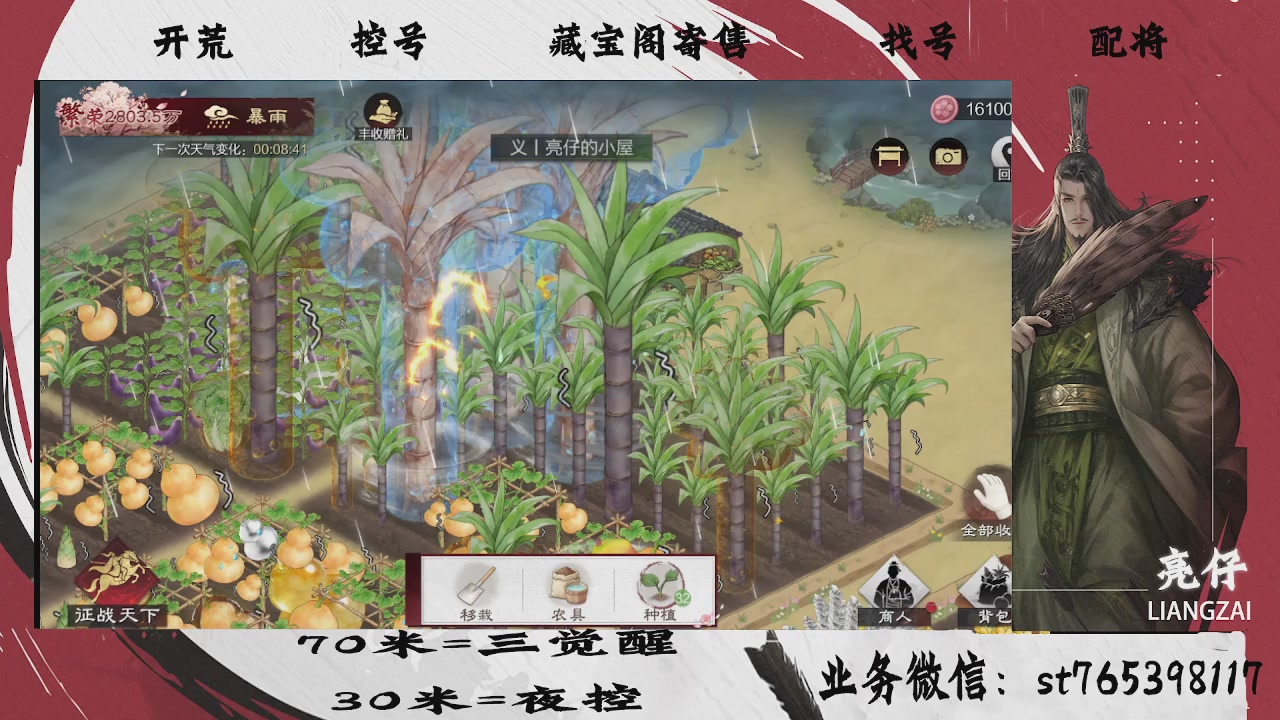The image size is (1280, 720).
Task: Select the 开荒 menu item
Action: 192,44
